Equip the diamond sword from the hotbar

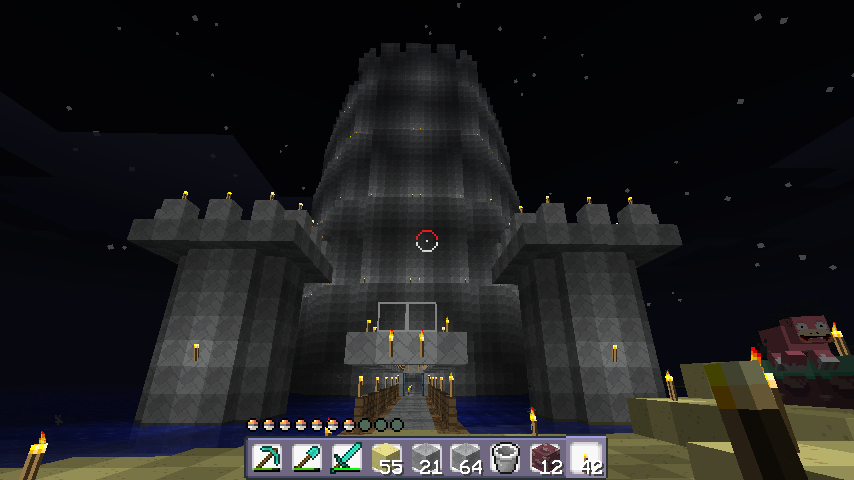(x=347, y=458)
